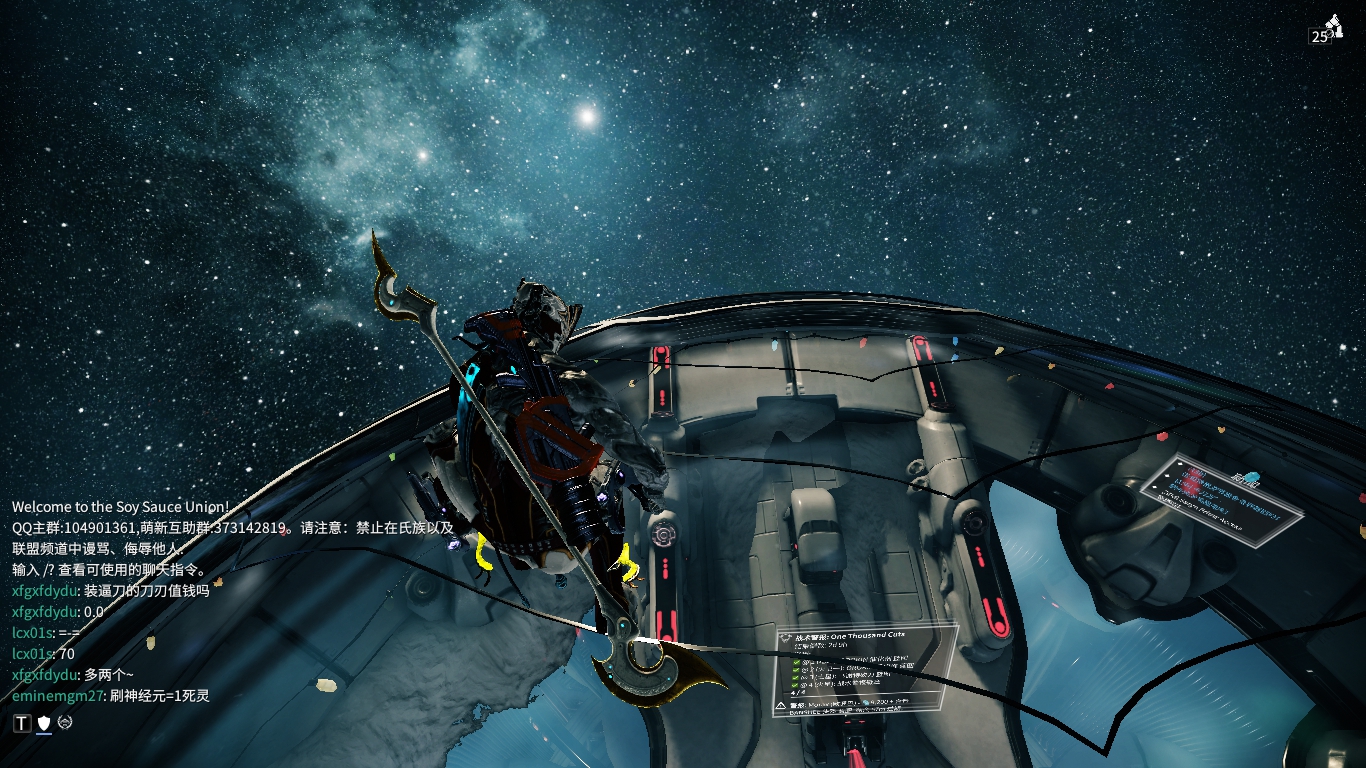Switch to the clan chat shield tab

tap(44, 723)
